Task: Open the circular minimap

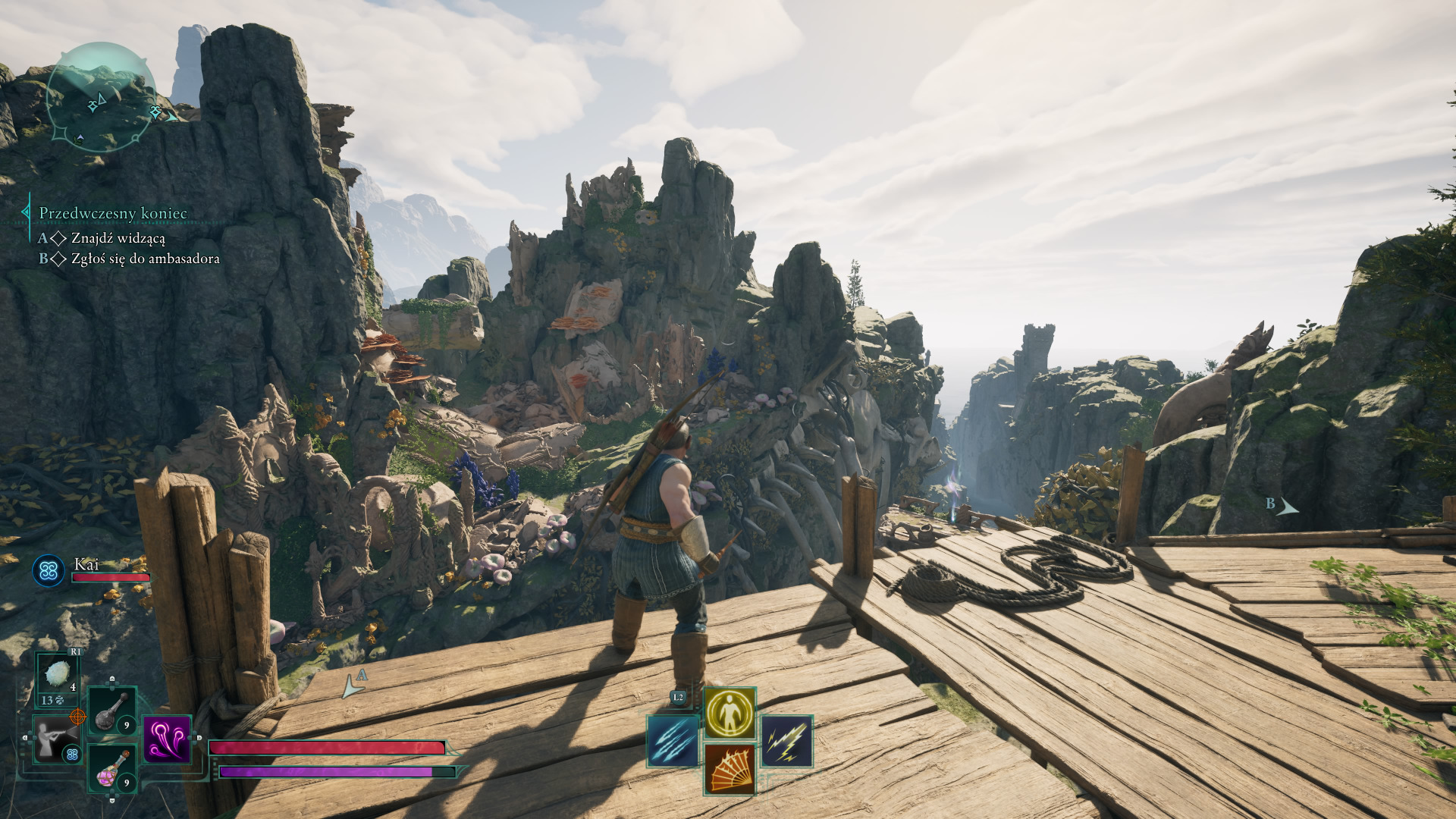Action: click(x=101, y=97)
